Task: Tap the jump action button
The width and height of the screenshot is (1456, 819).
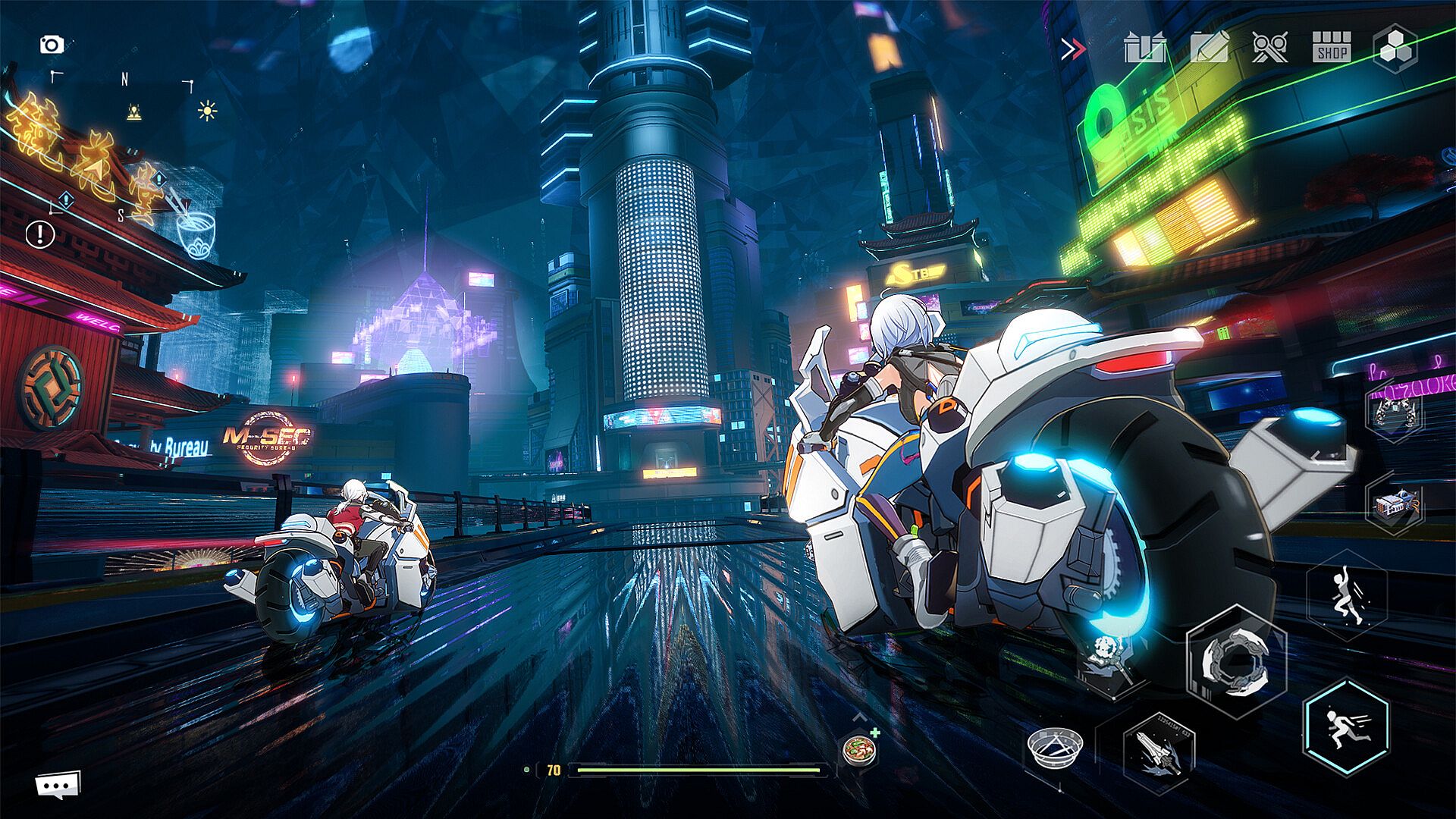Action: click(1347, 595)
